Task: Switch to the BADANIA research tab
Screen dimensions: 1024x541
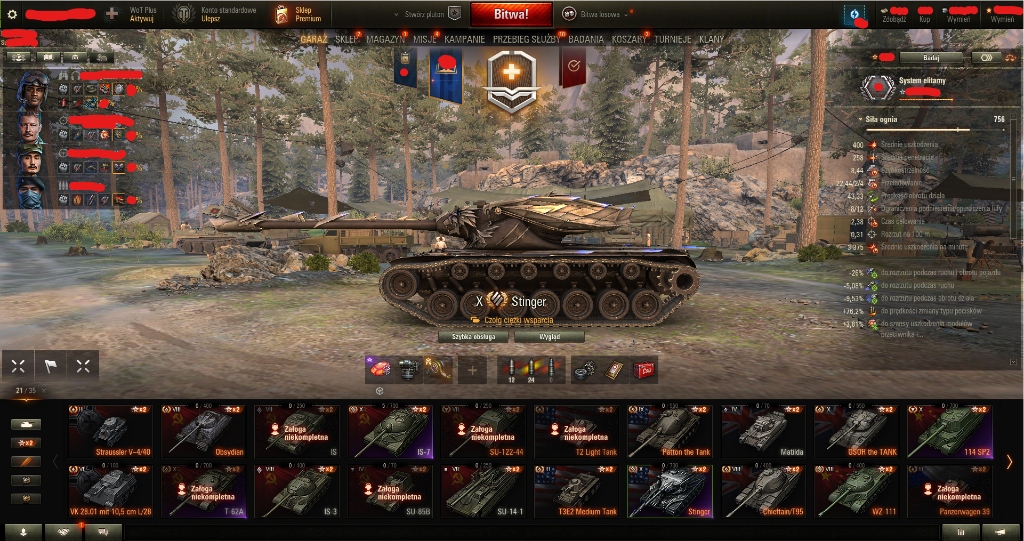Action: coord(586,39)
